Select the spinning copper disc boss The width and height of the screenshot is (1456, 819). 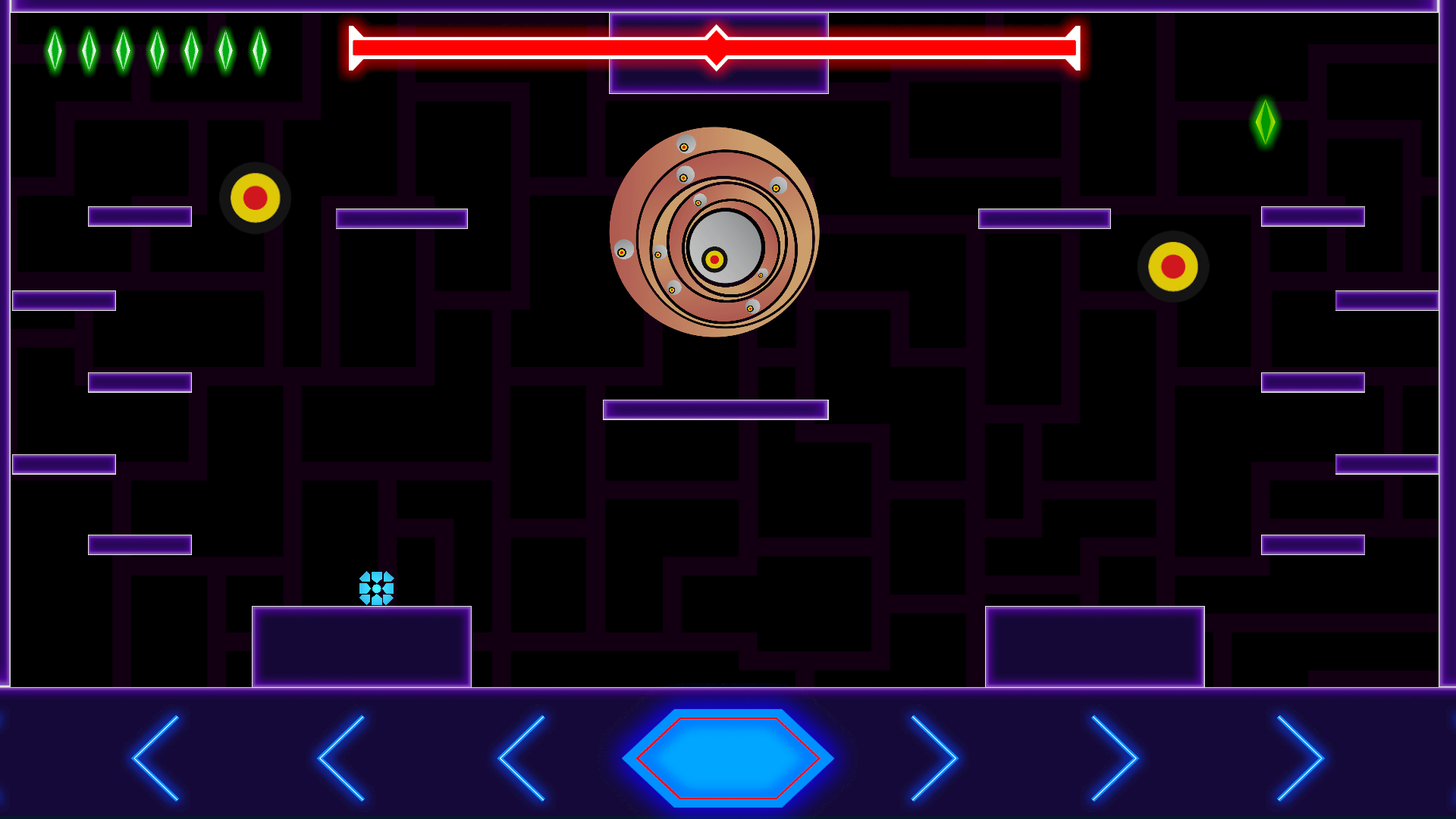point(714,231)
